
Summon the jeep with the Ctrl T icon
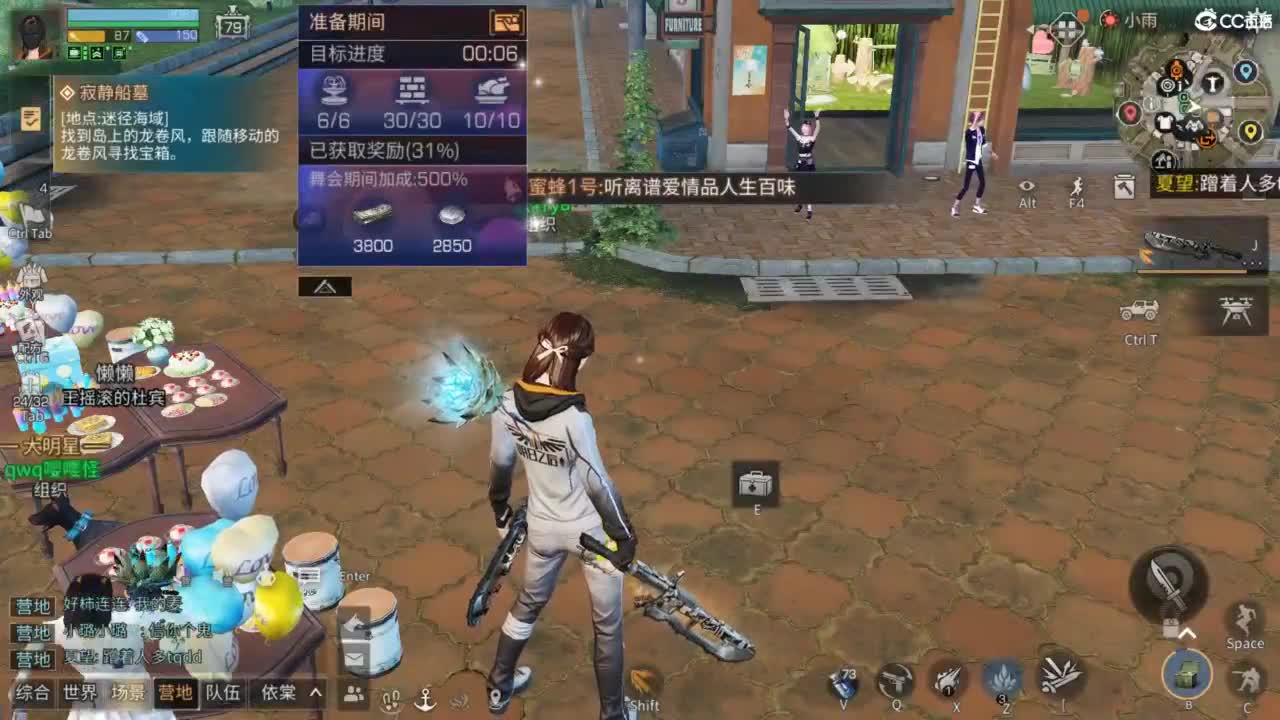point(1139,309)
